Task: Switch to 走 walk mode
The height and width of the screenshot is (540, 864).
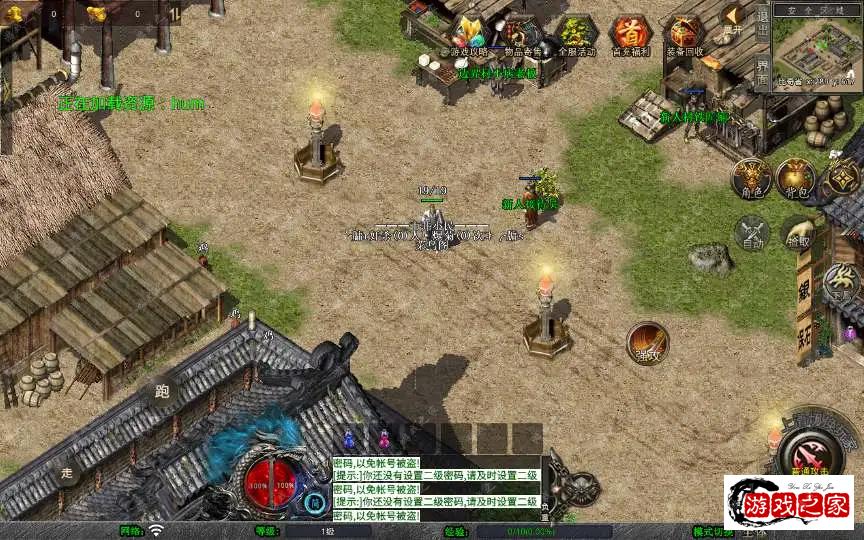Action: pyautogui.click(x=68, y=472)
